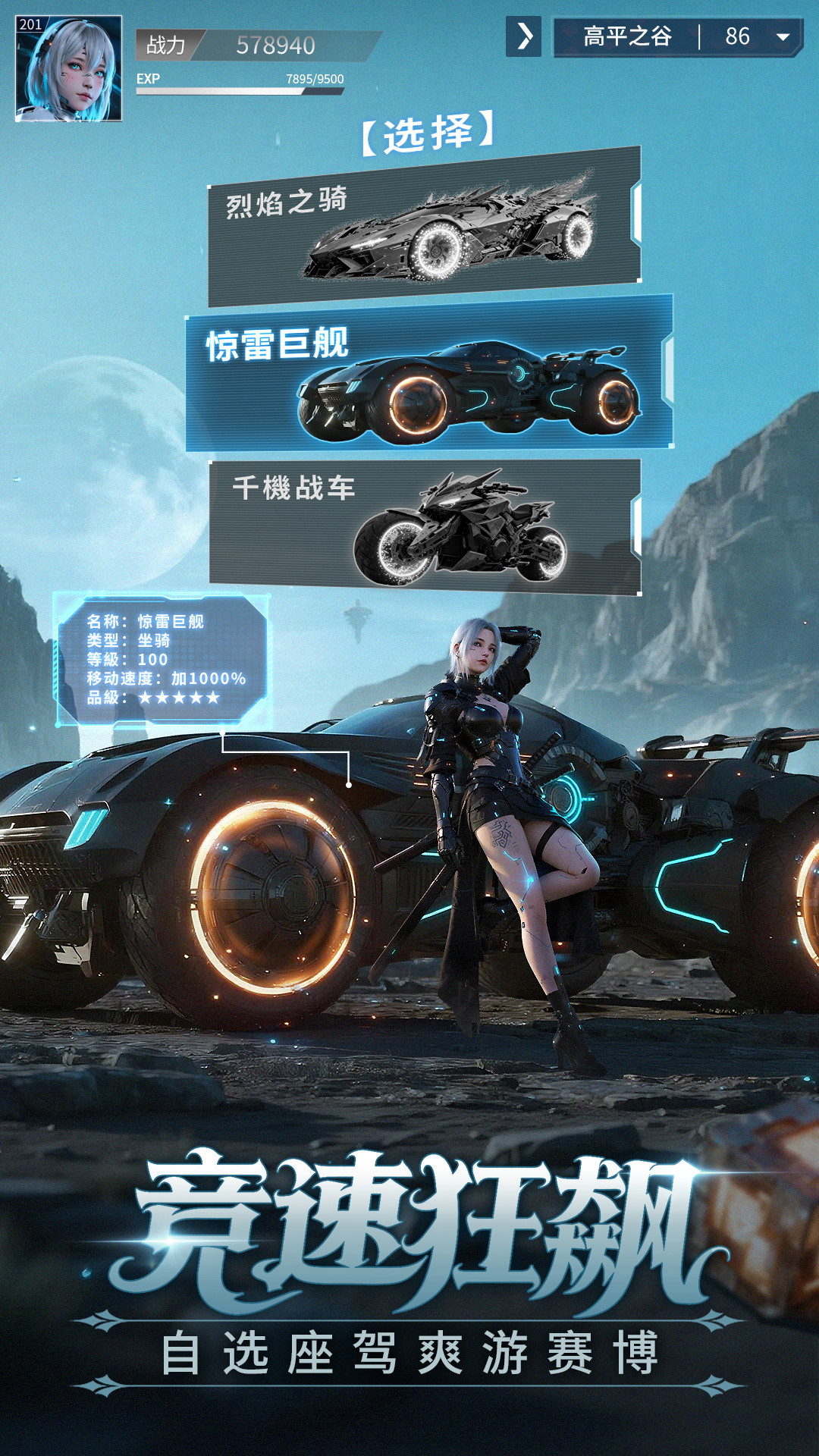Choose the 惊雷巨舰 vehicle card
The image size is (819, 1456).
[428, 373]
